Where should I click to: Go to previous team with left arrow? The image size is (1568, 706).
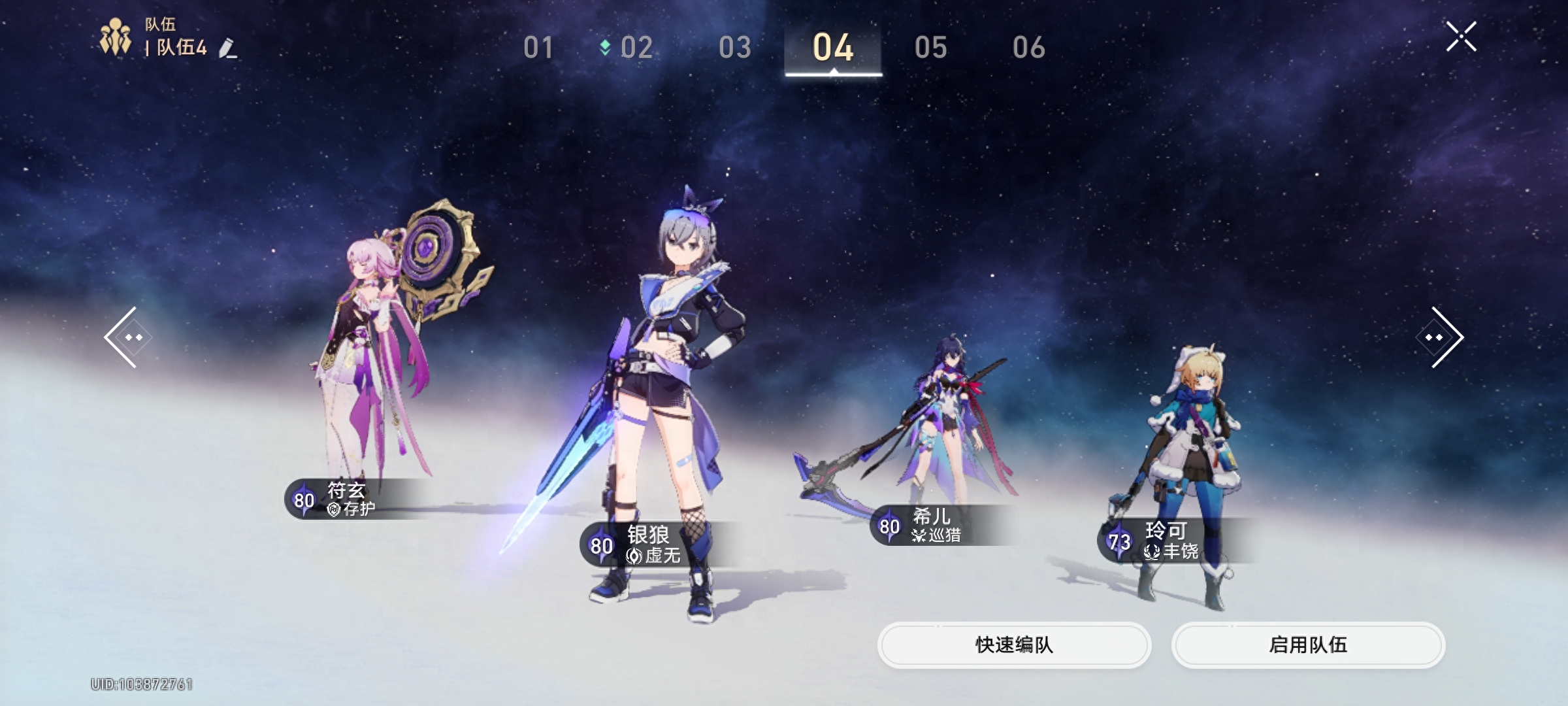pyautogui.click(x=126, y=337)
